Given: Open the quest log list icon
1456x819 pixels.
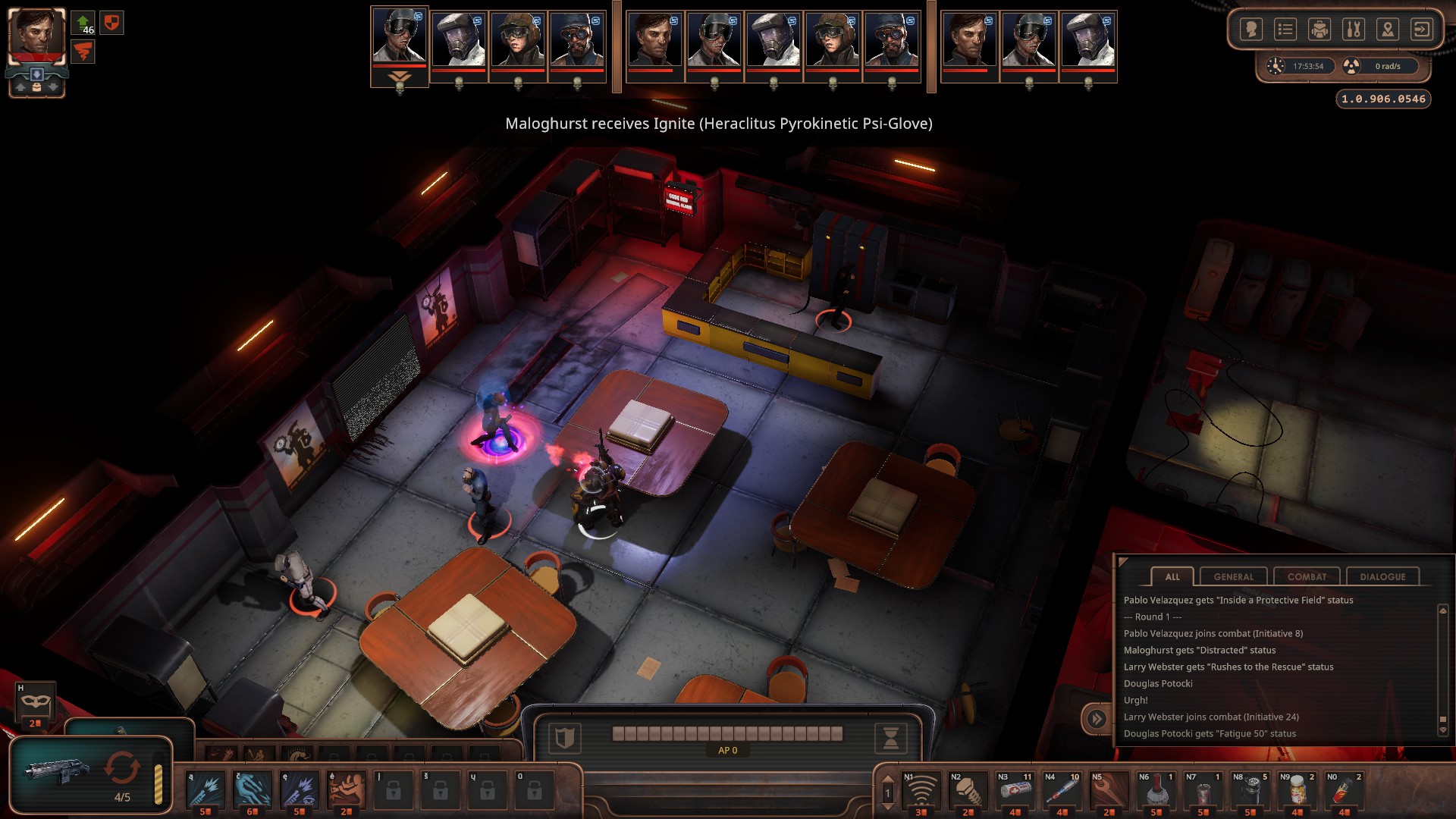Looking at the screenshot, I should (x=1285, y=30).
